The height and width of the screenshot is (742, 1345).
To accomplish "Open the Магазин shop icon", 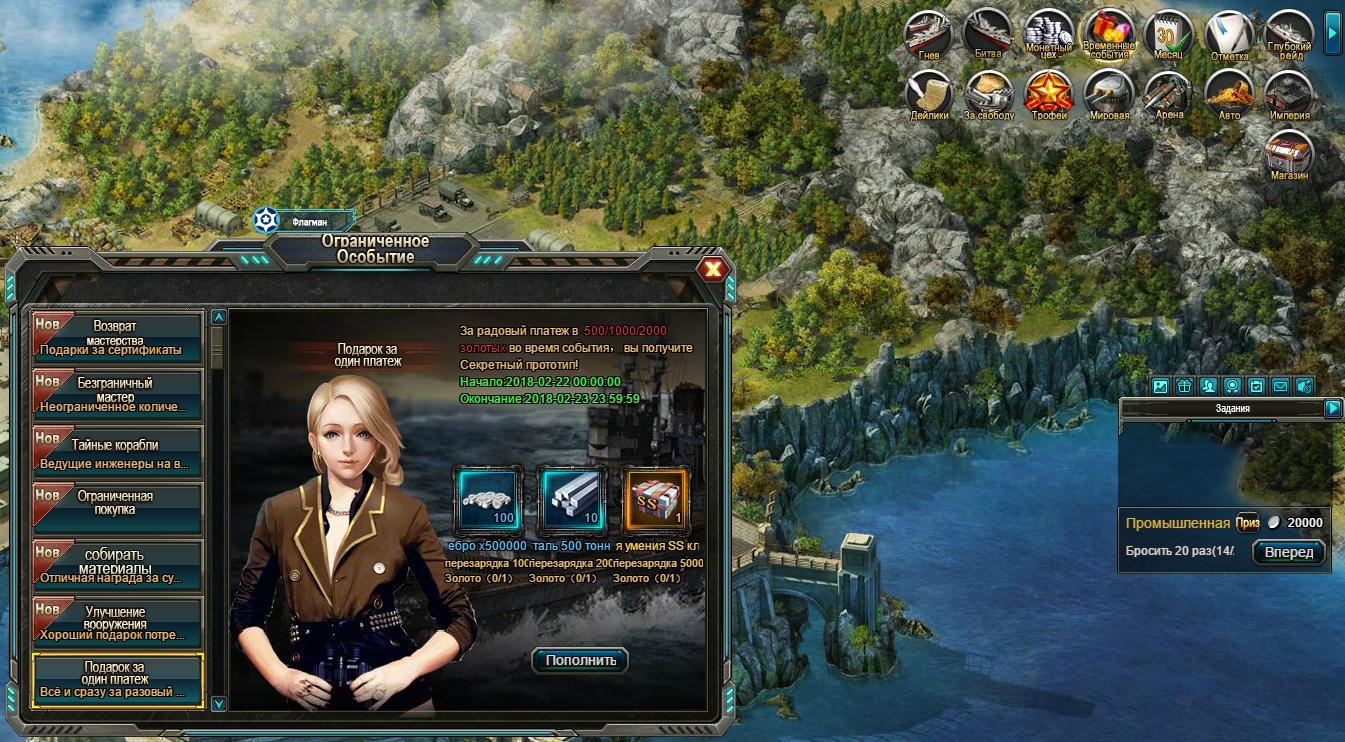I will point(1288,155).
